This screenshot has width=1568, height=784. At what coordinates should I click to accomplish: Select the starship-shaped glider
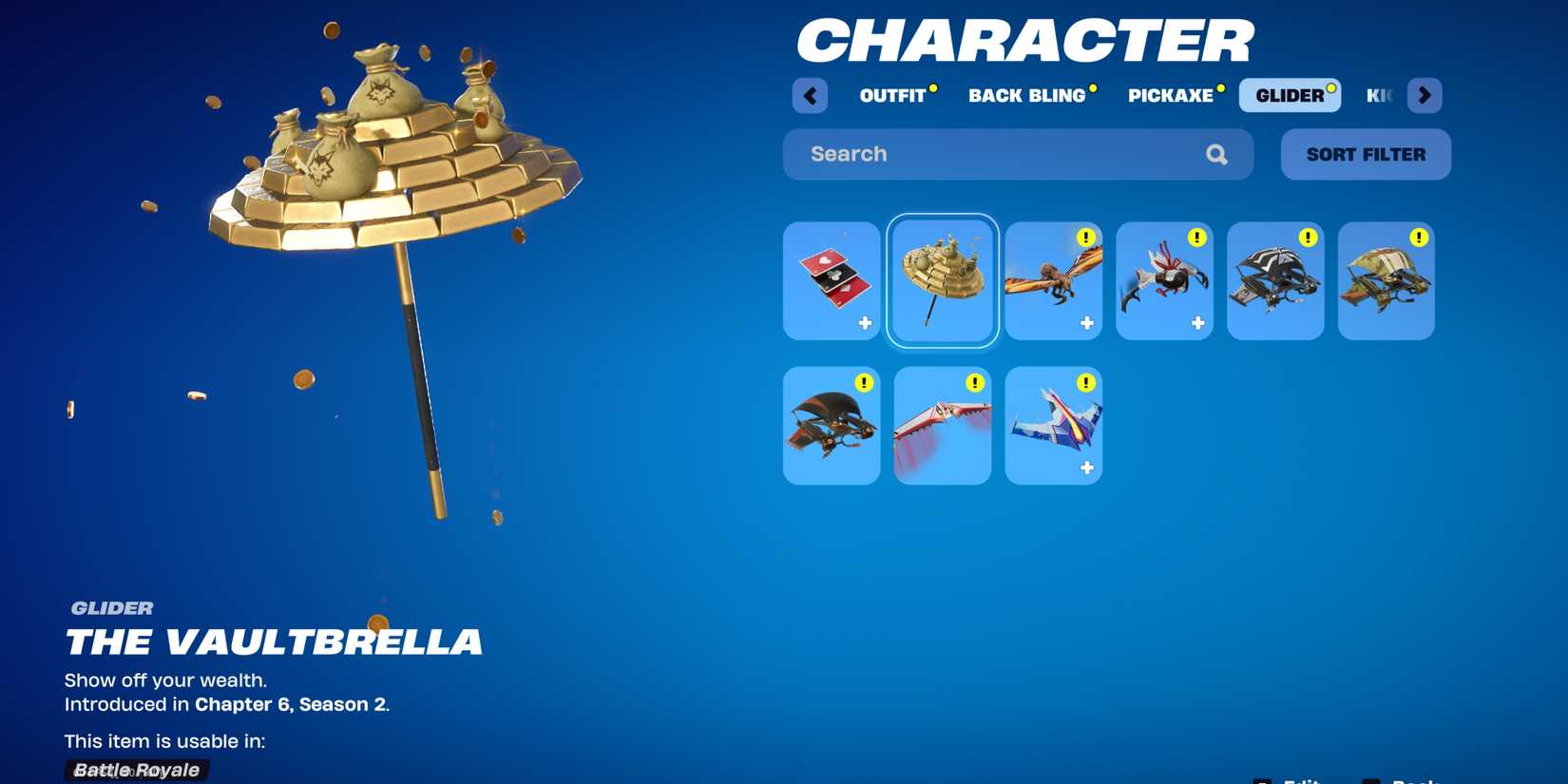[x=1053, y=425]
